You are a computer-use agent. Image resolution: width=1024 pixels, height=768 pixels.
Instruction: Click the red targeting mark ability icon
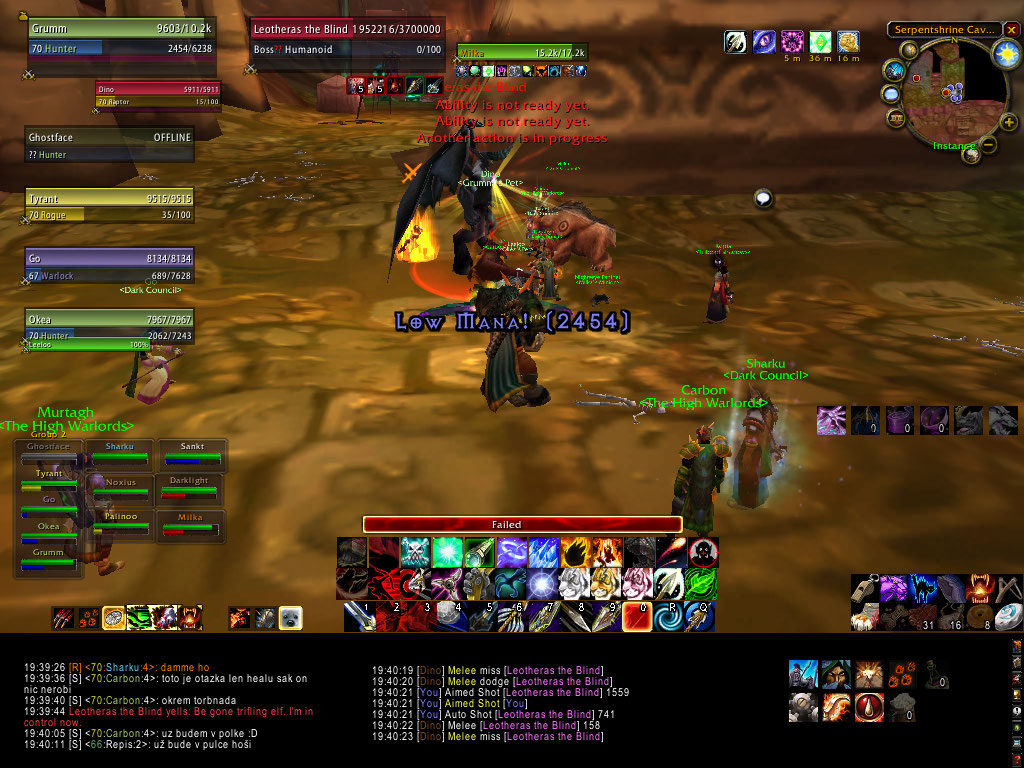(703, 552)
